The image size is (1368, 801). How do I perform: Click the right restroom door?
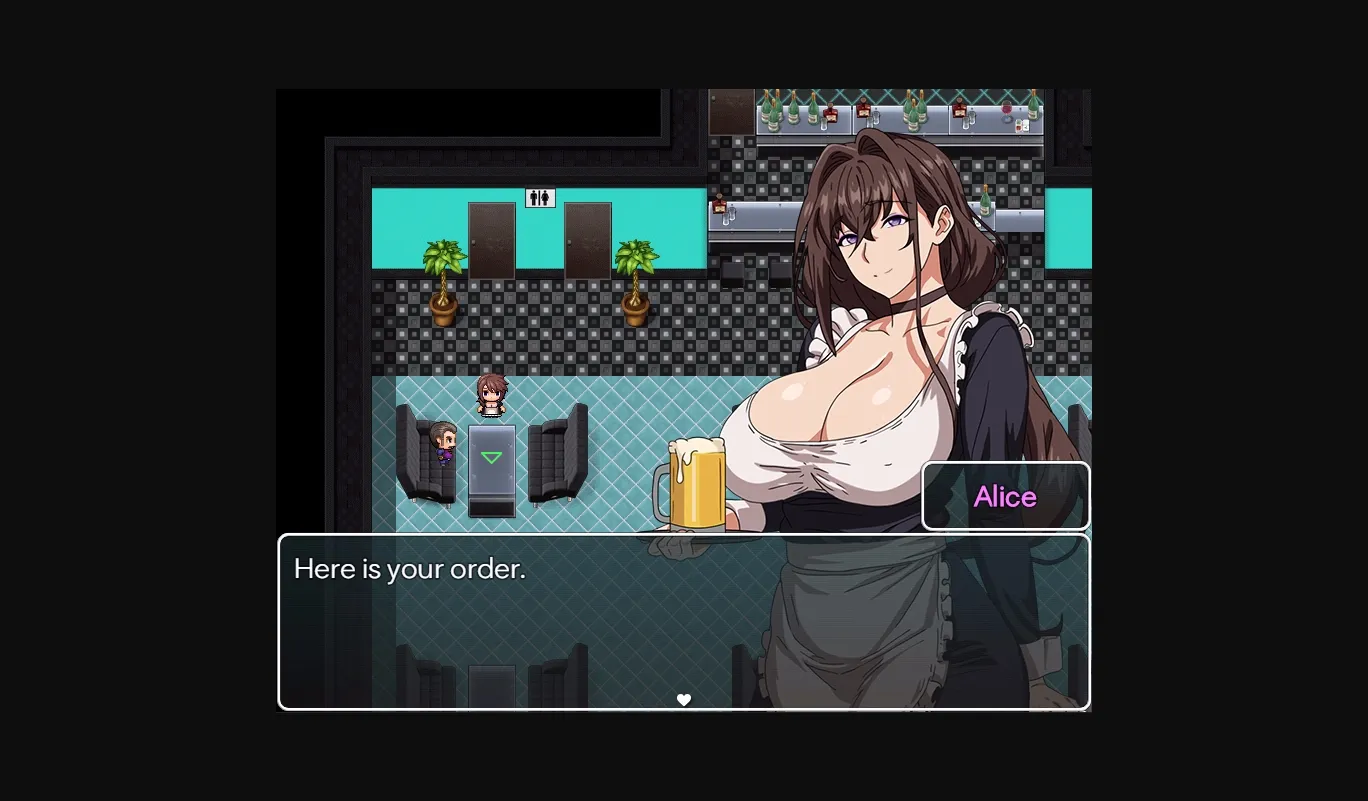point(588,240)
